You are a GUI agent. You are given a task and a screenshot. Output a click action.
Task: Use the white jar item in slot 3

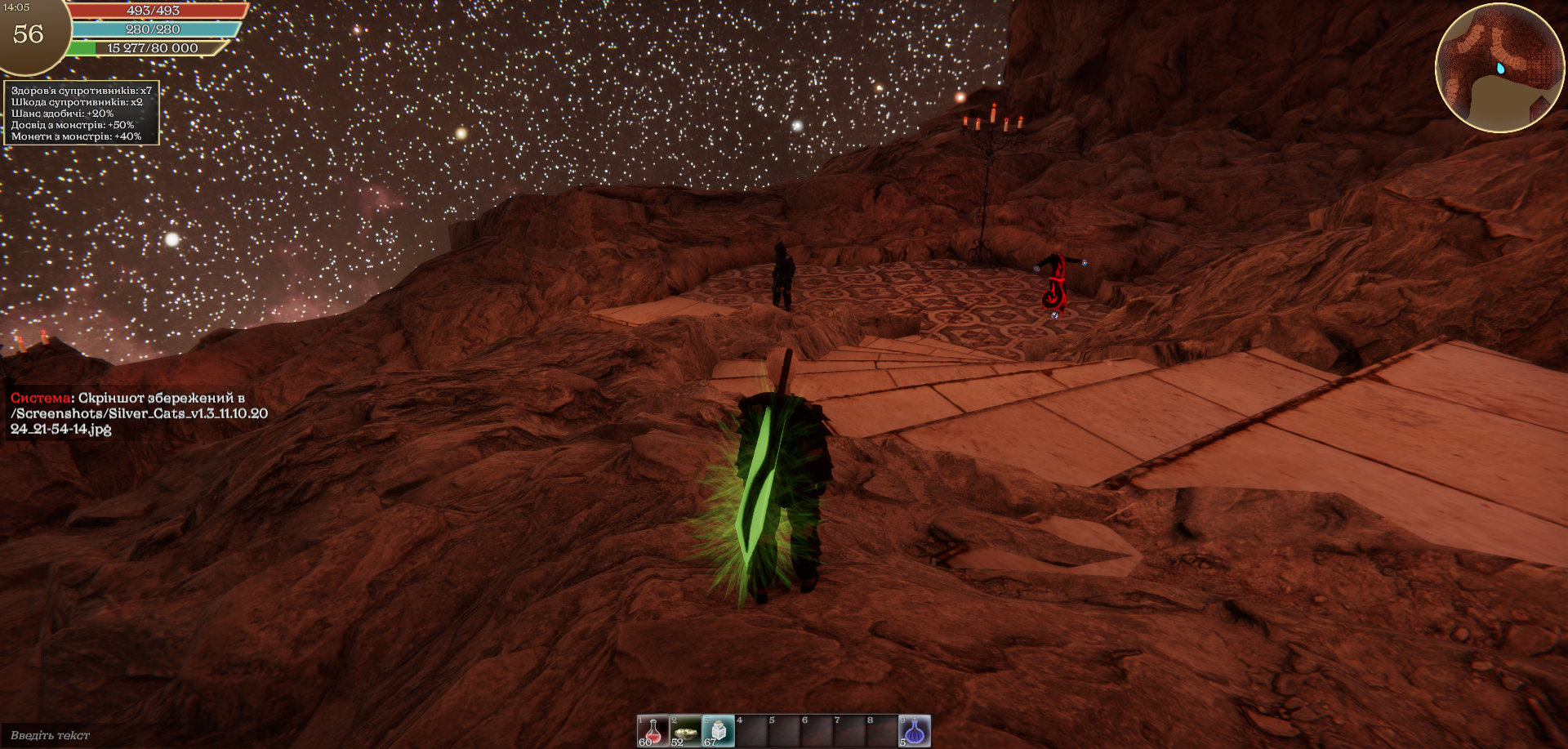719,731
